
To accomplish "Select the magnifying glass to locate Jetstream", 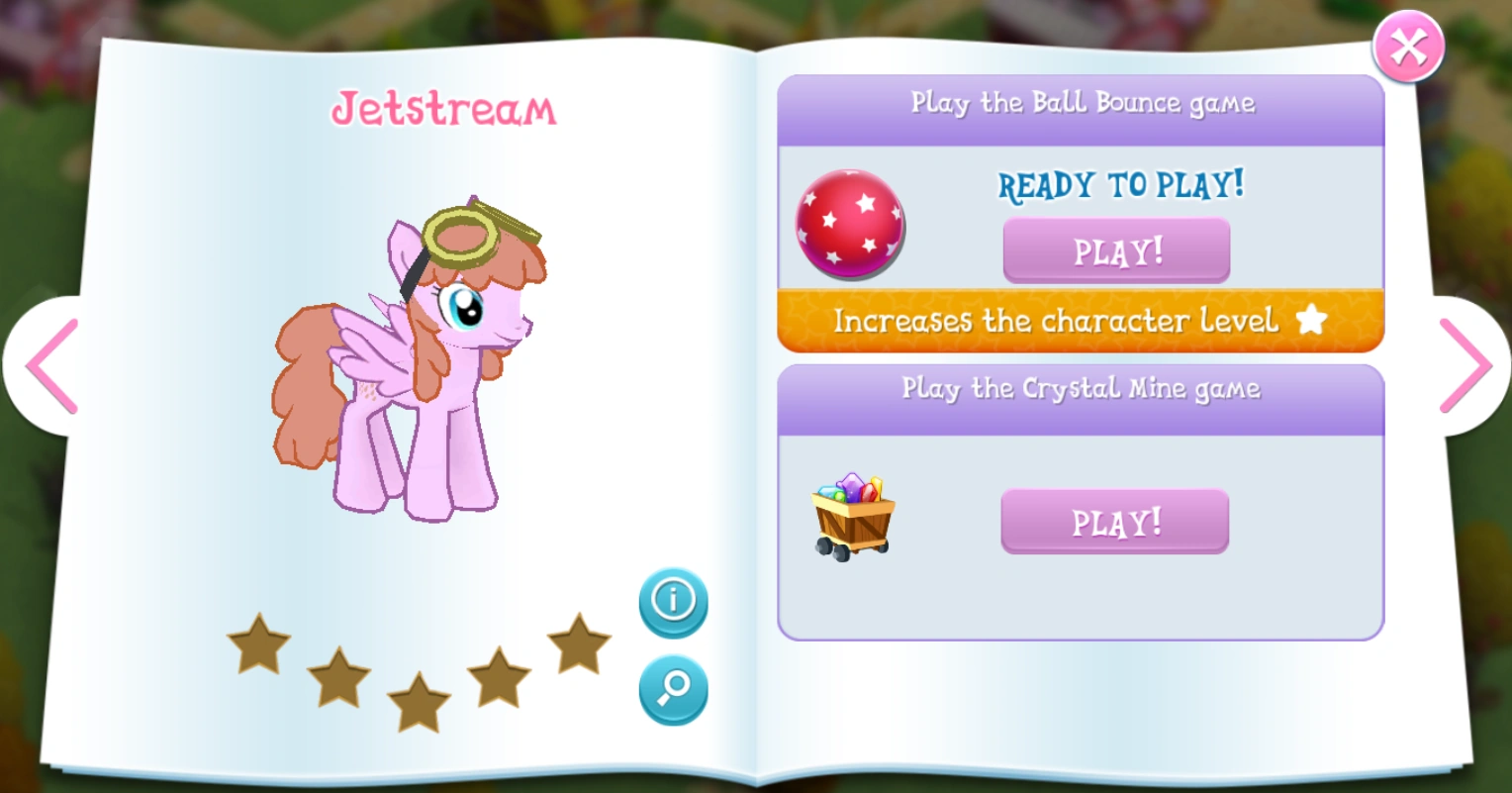I will (674, 691).
